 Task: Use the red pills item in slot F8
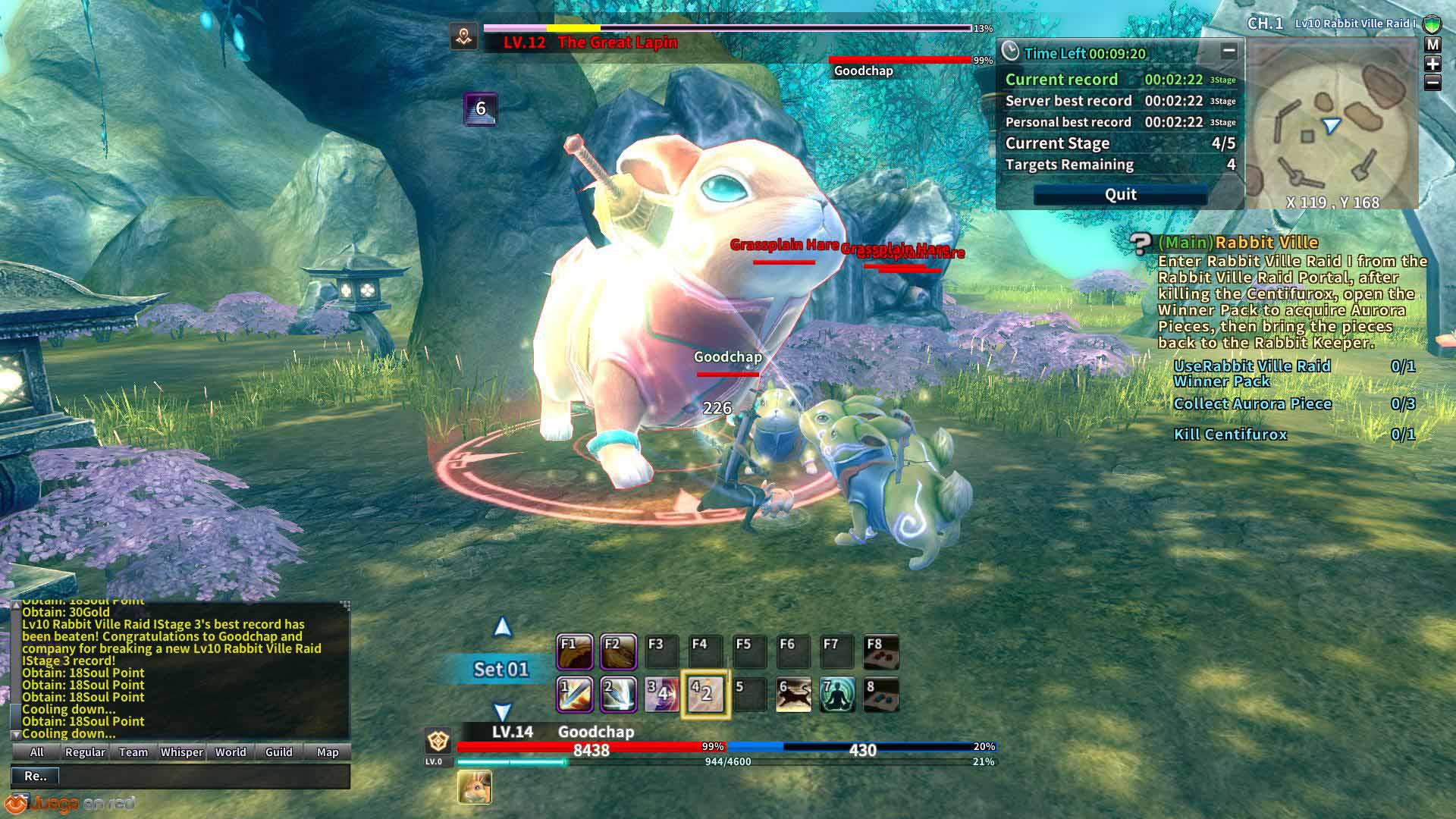point(881,652)
